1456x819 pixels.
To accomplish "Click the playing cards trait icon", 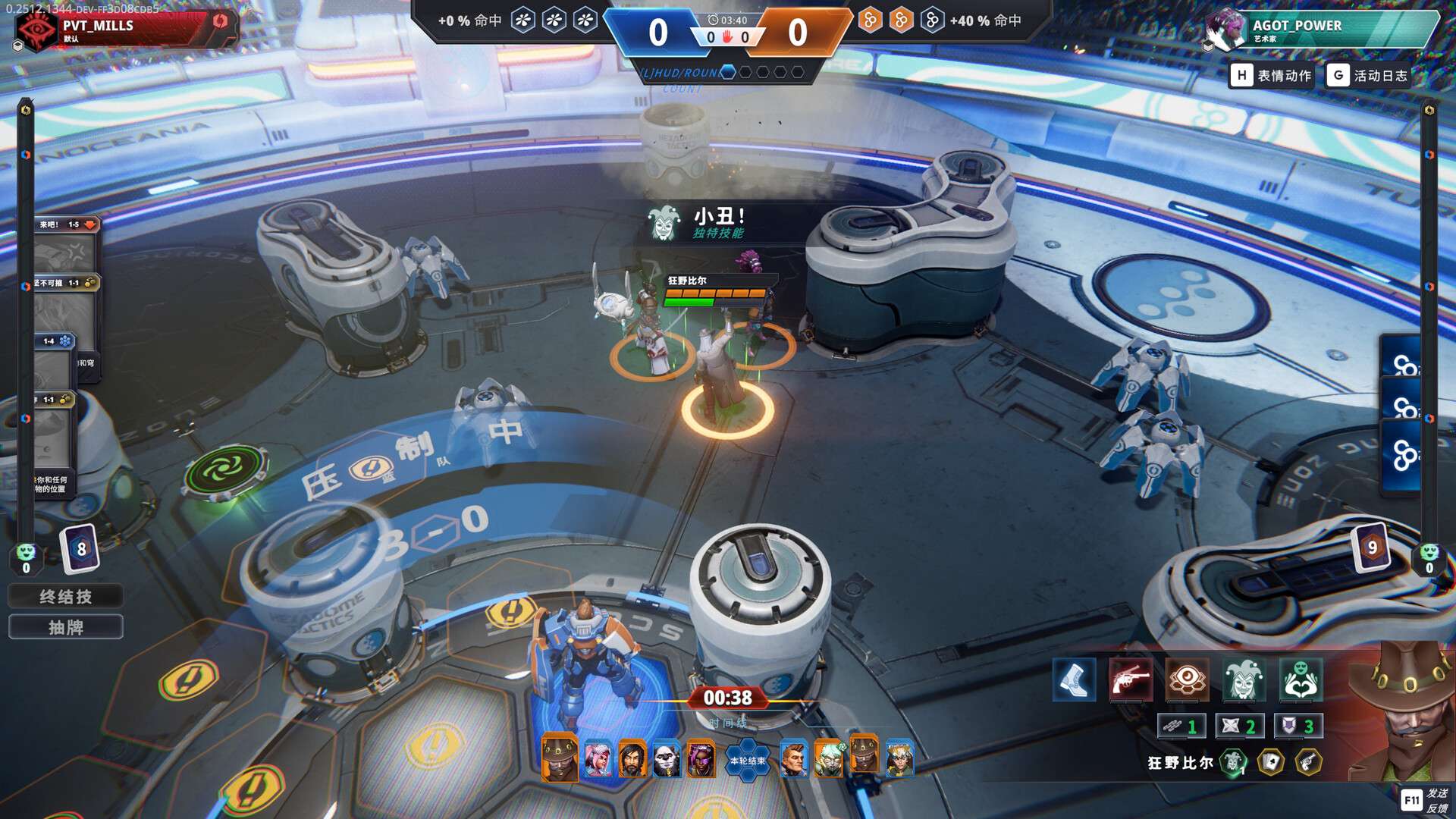I will pyautogui.click(x=1271, y=762).
